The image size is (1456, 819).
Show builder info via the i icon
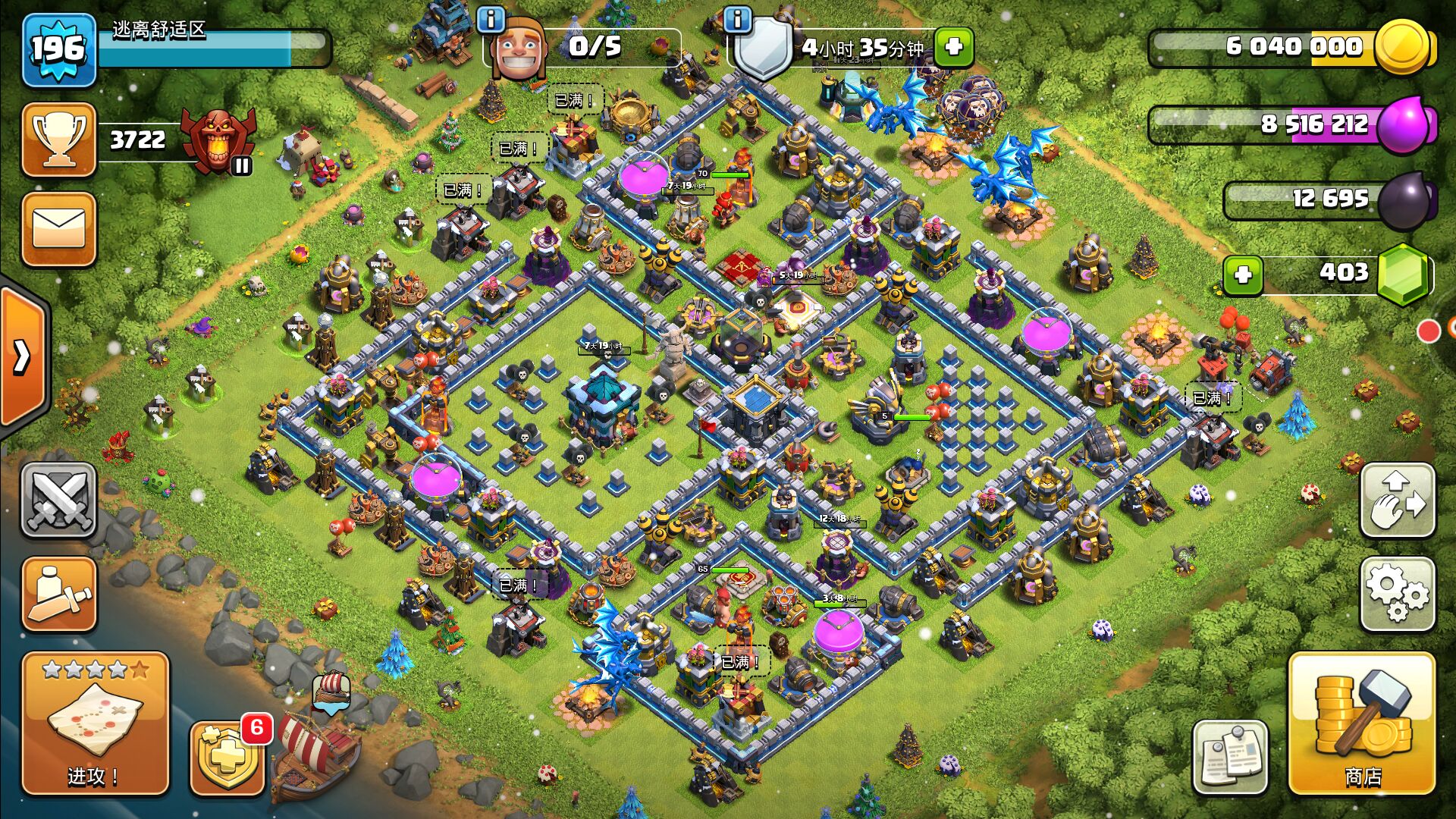tap(491, 19)
